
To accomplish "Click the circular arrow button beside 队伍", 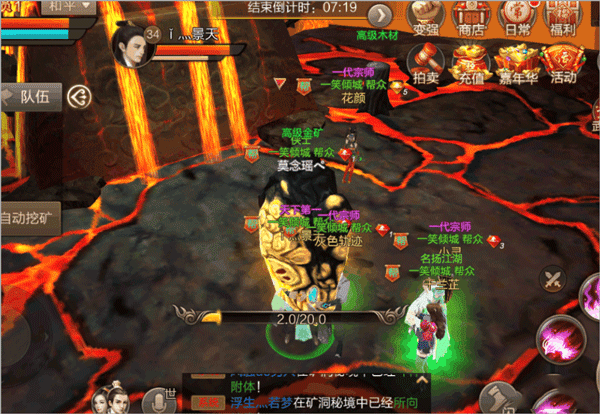I will [78, 97].
